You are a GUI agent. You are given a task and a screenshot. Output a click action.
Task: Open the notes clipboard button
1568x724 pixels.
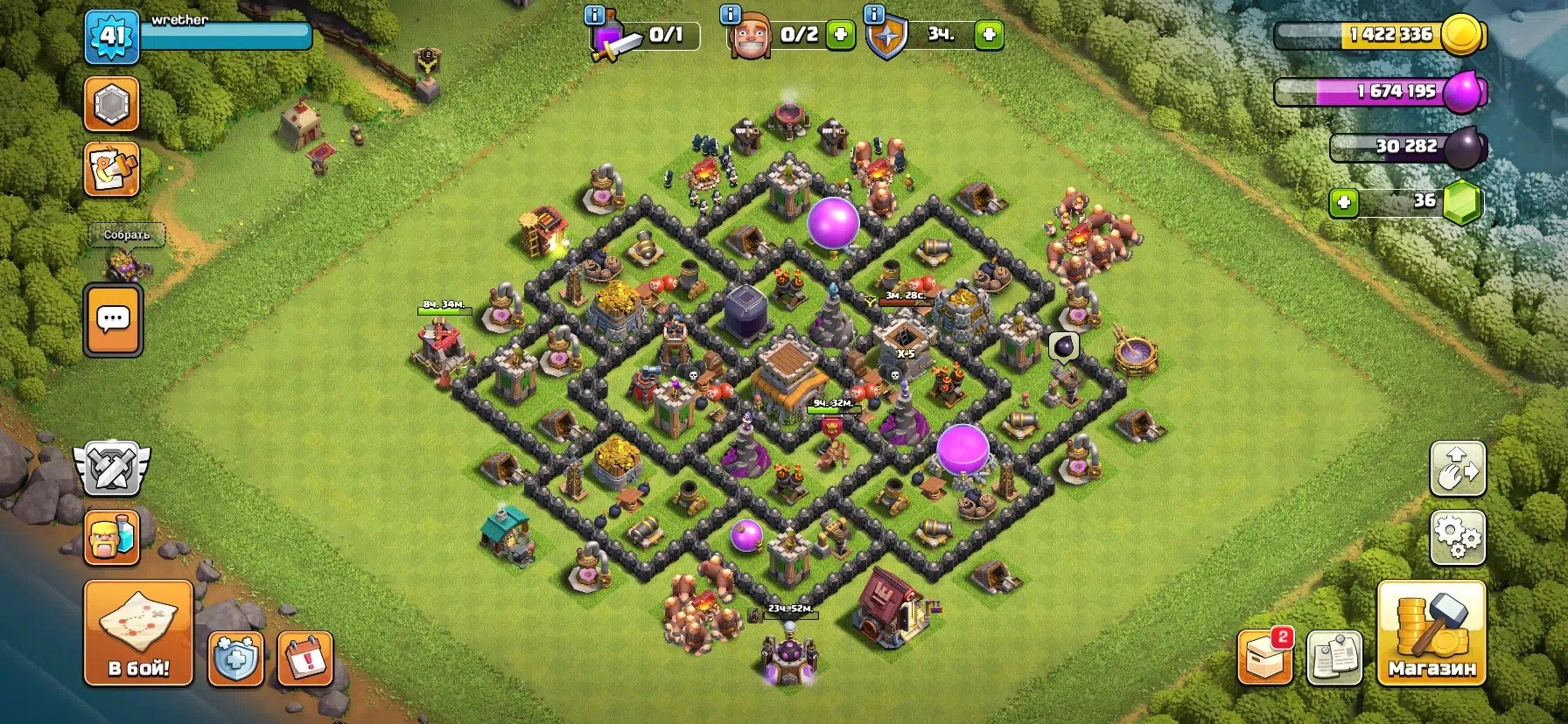click(x=1333, y=658)
